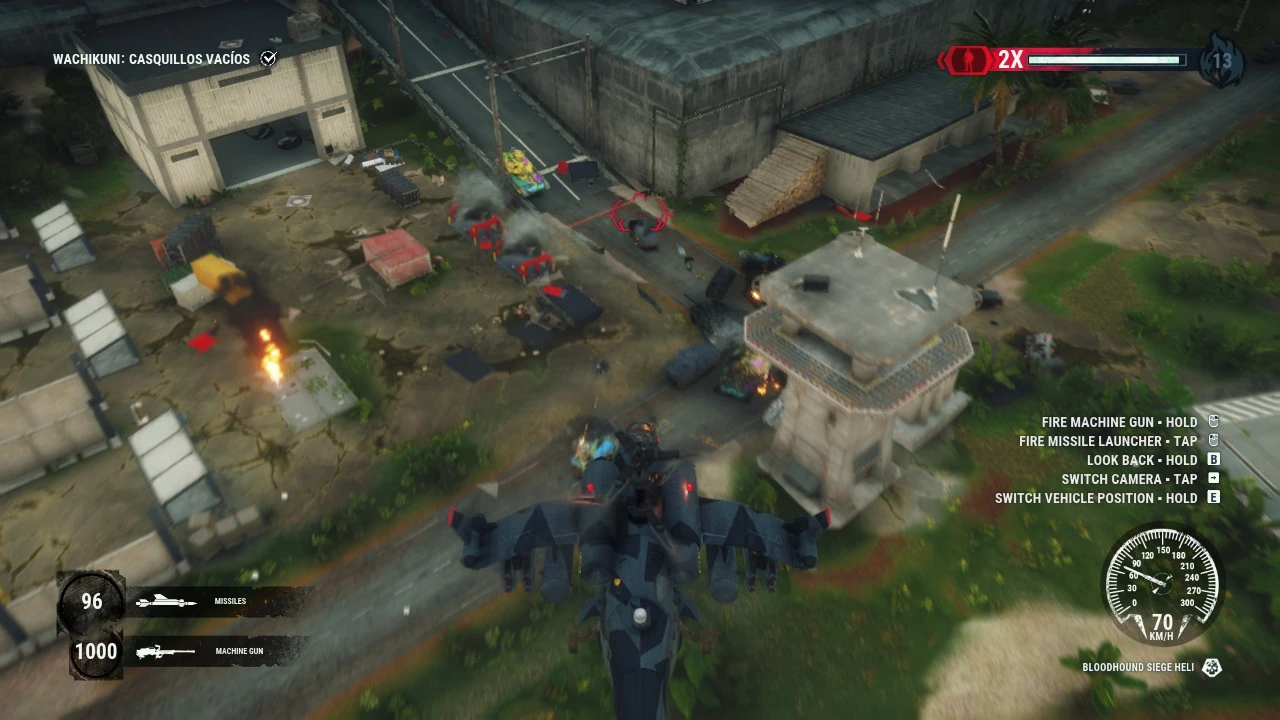Click the checkmark beside the mission name
The height and width of the screenshot is (720, 1280).
click(x=268, y=58)
